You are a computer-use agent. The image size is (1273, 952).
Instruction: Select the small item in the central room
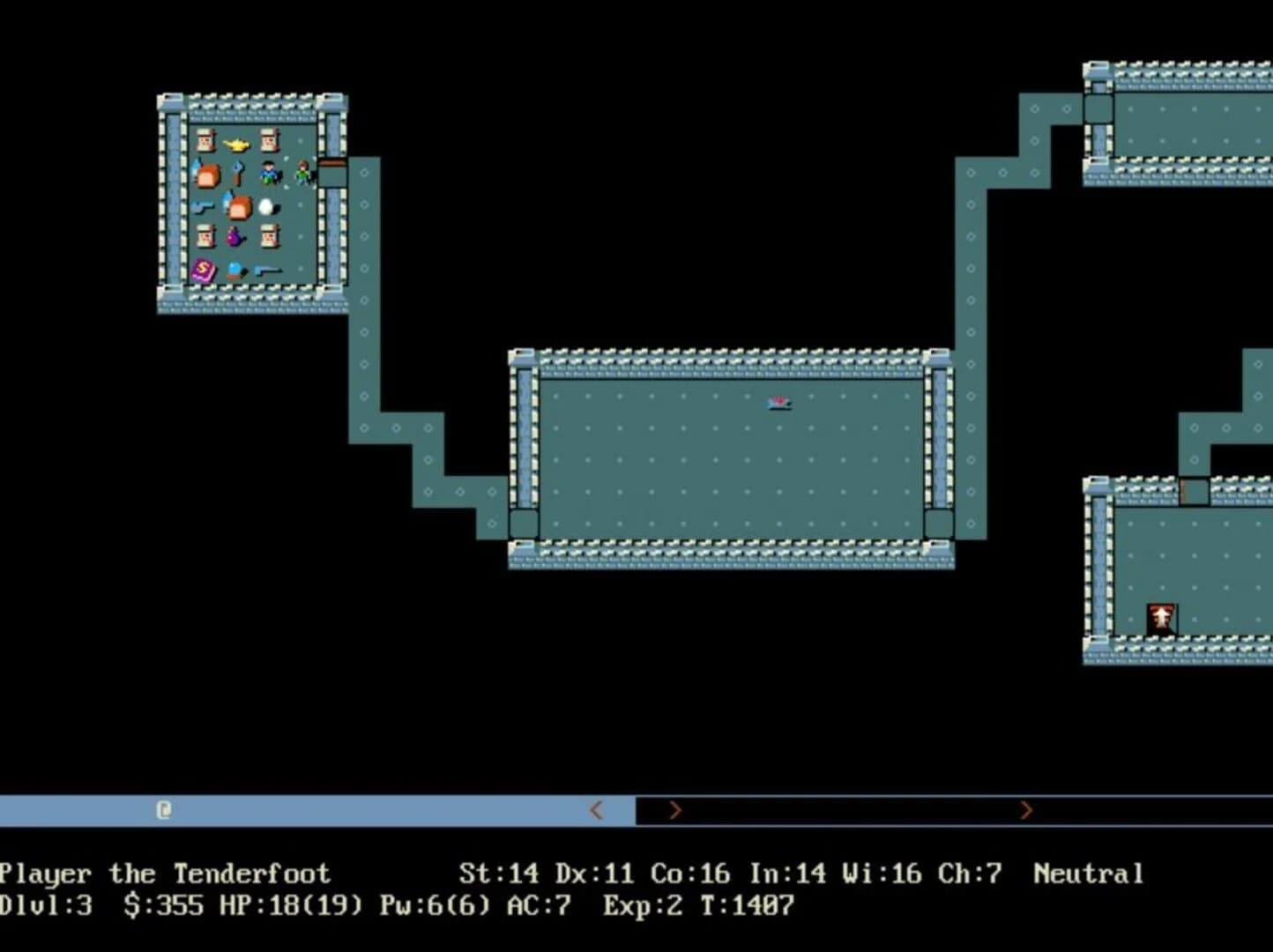[779, 403]
